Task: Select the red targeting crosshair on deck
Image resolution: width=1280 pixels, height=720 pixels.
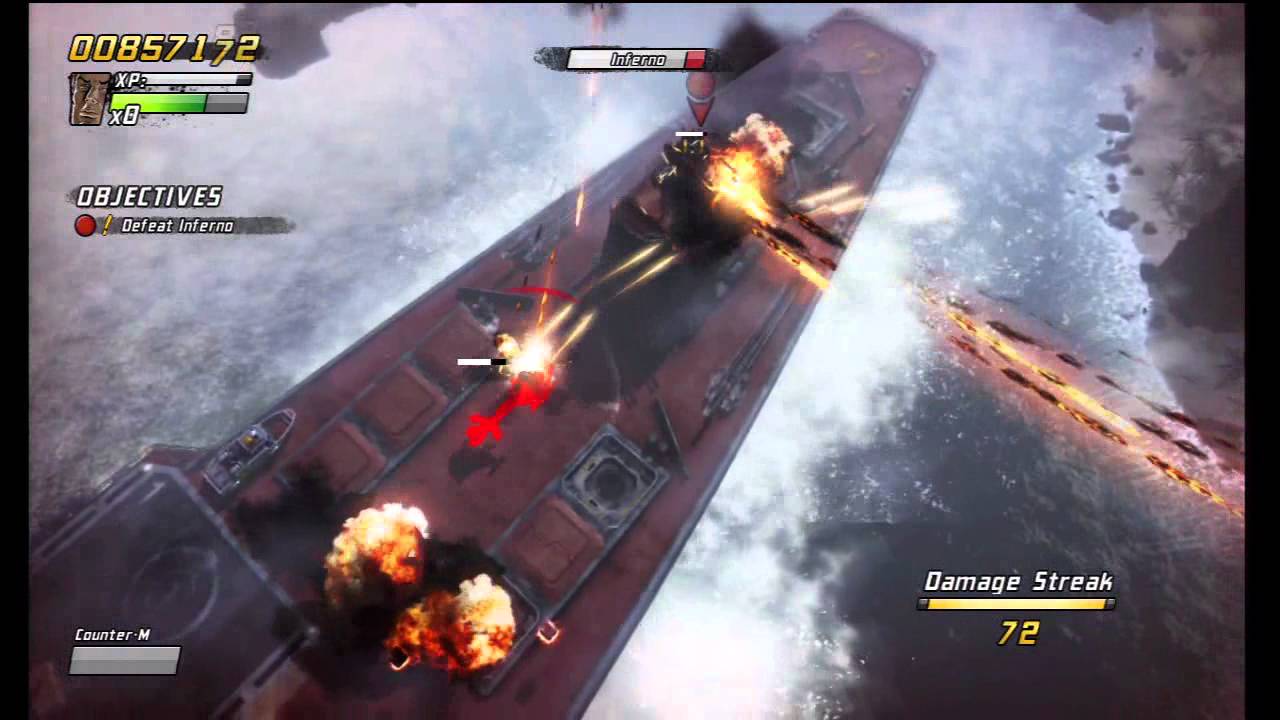Action: pyautogui.click(x=487, y=428)
